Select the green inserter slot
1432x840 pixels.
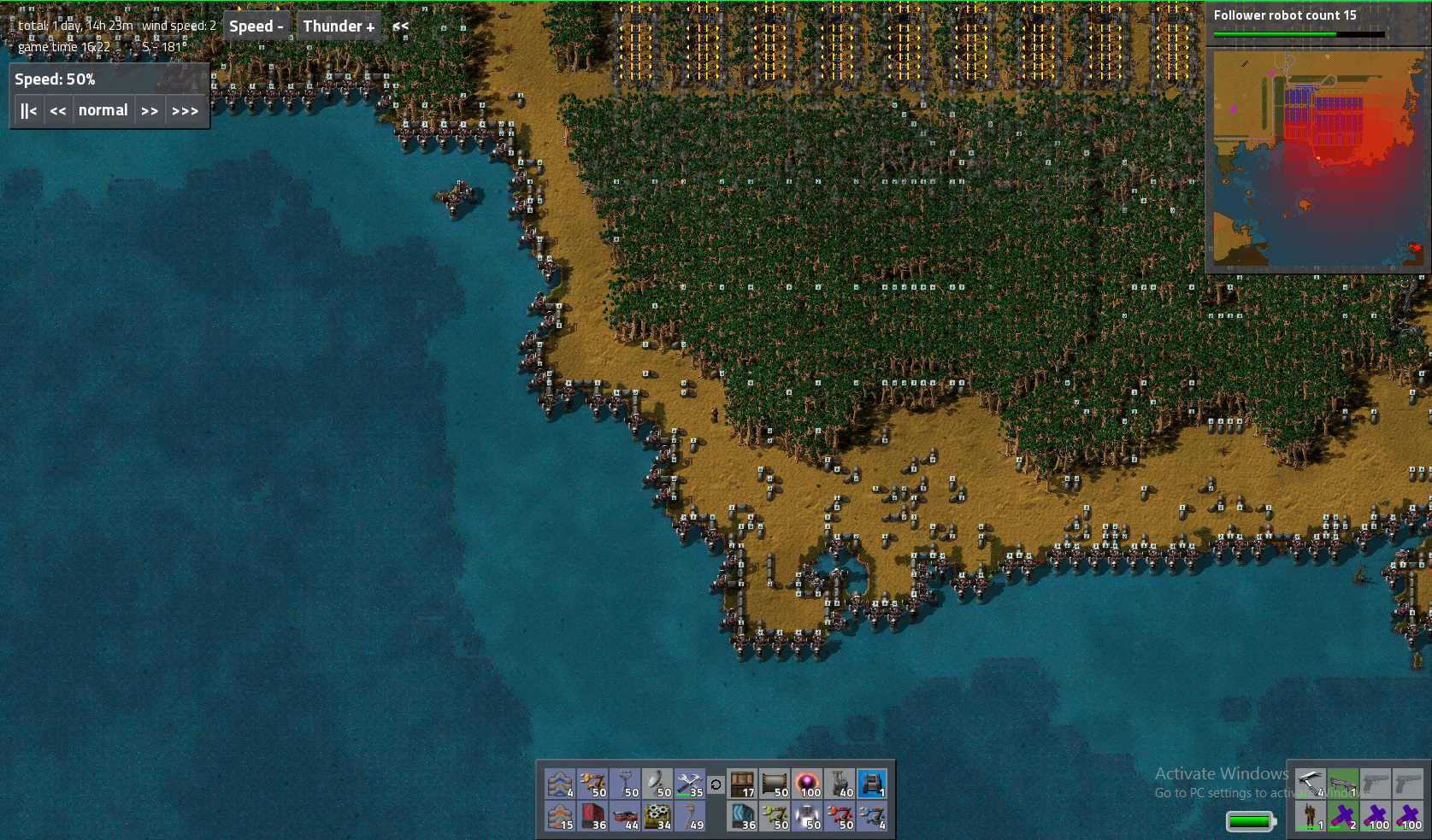[775, 816]
